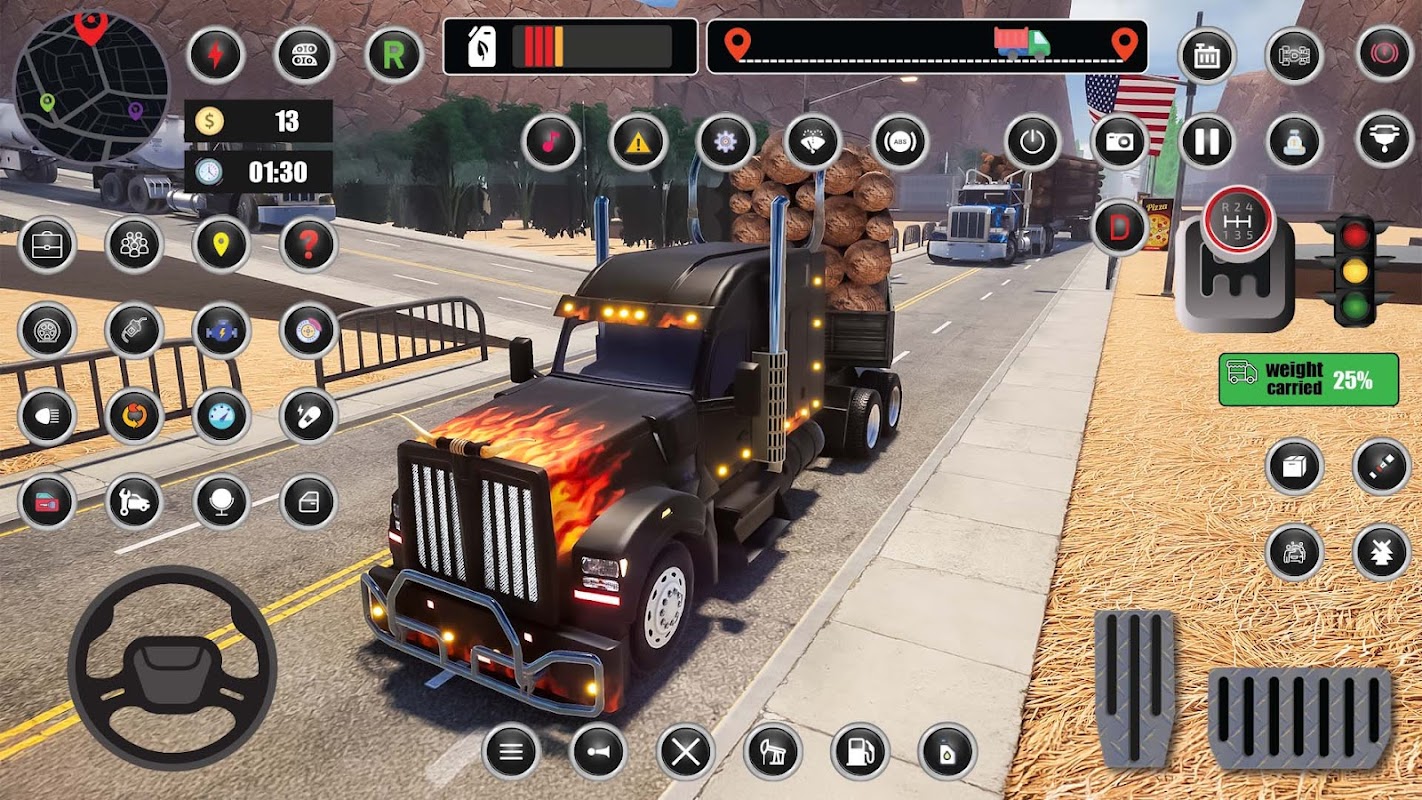Click the steering wheel control
1422x800 pixels.
(x=172, y=667)
